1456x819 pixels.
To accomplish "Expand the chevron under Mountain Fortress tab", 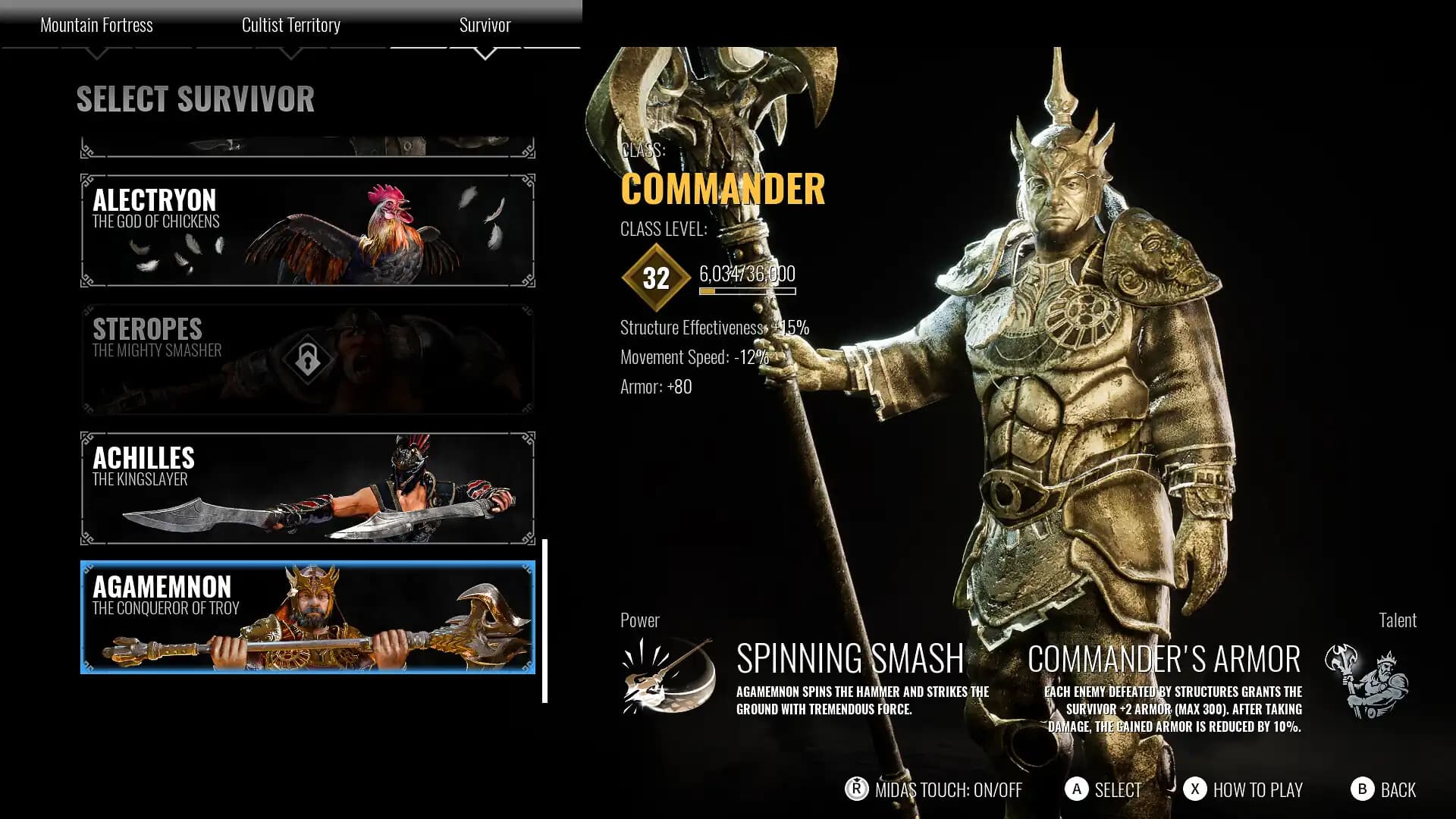I will [x=97, y=53].
